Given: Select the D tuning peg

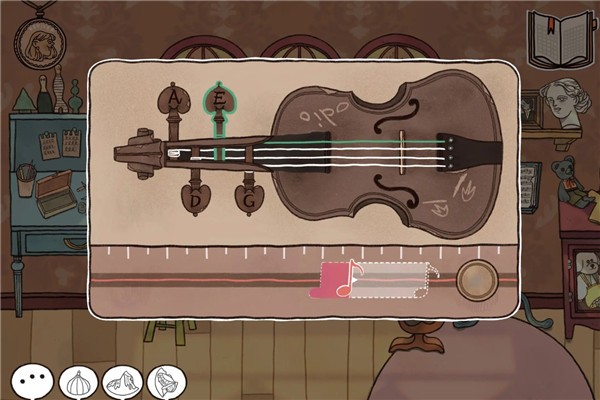Looking at the screenshot, I should click(x=197, y=197).
